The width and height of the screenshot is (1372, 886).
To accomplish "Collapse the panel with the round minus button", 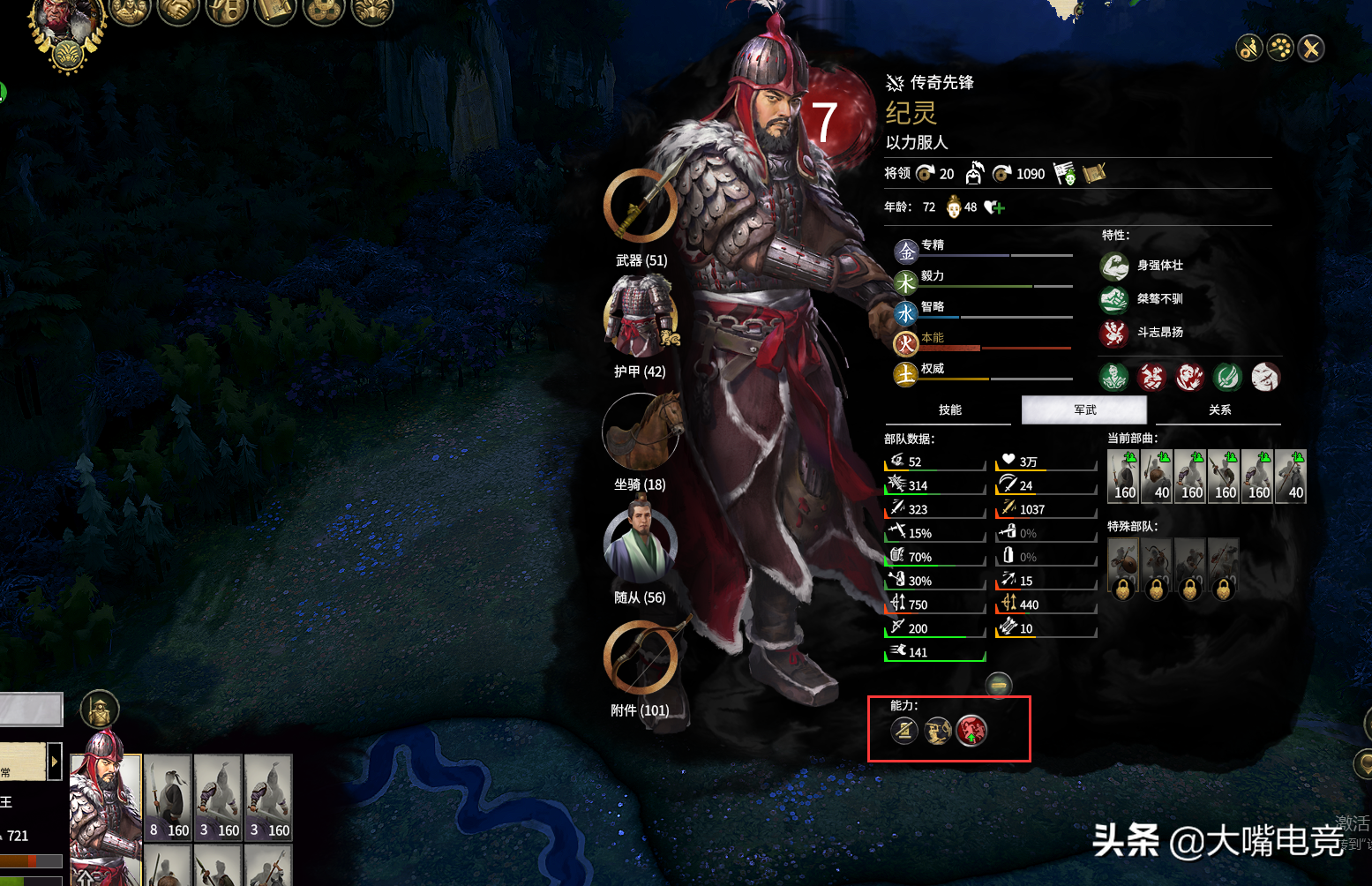I will [x=999, y=685].
